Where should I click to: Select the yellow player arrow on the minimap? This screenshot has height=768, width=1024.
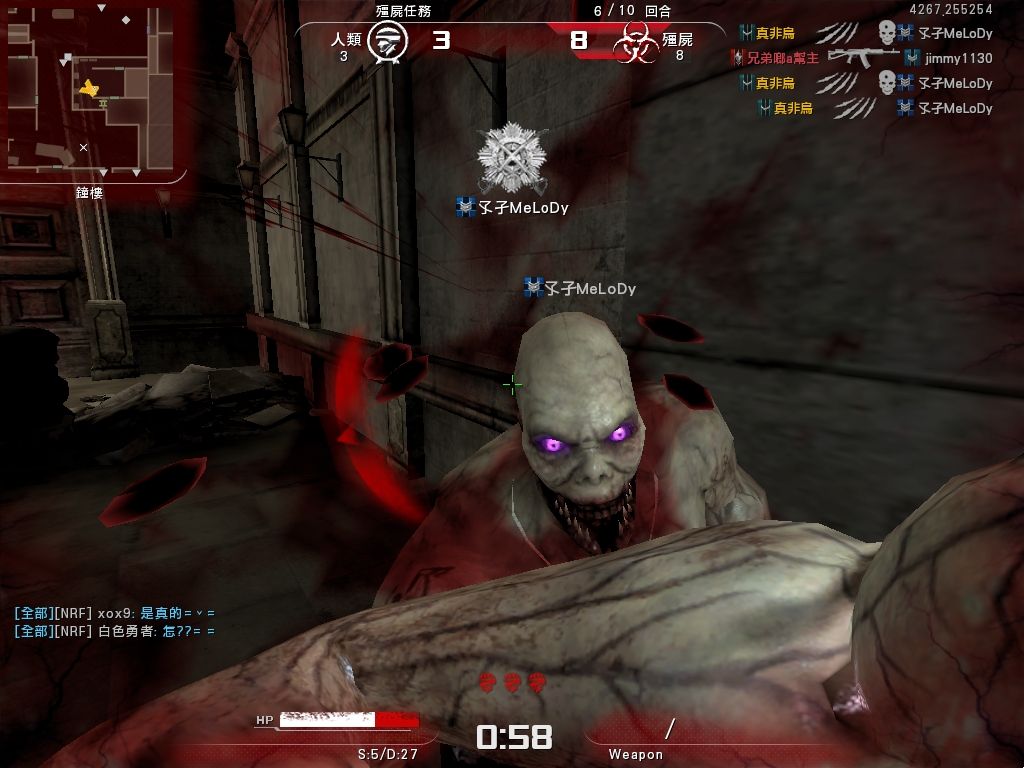tap(89, 90)
